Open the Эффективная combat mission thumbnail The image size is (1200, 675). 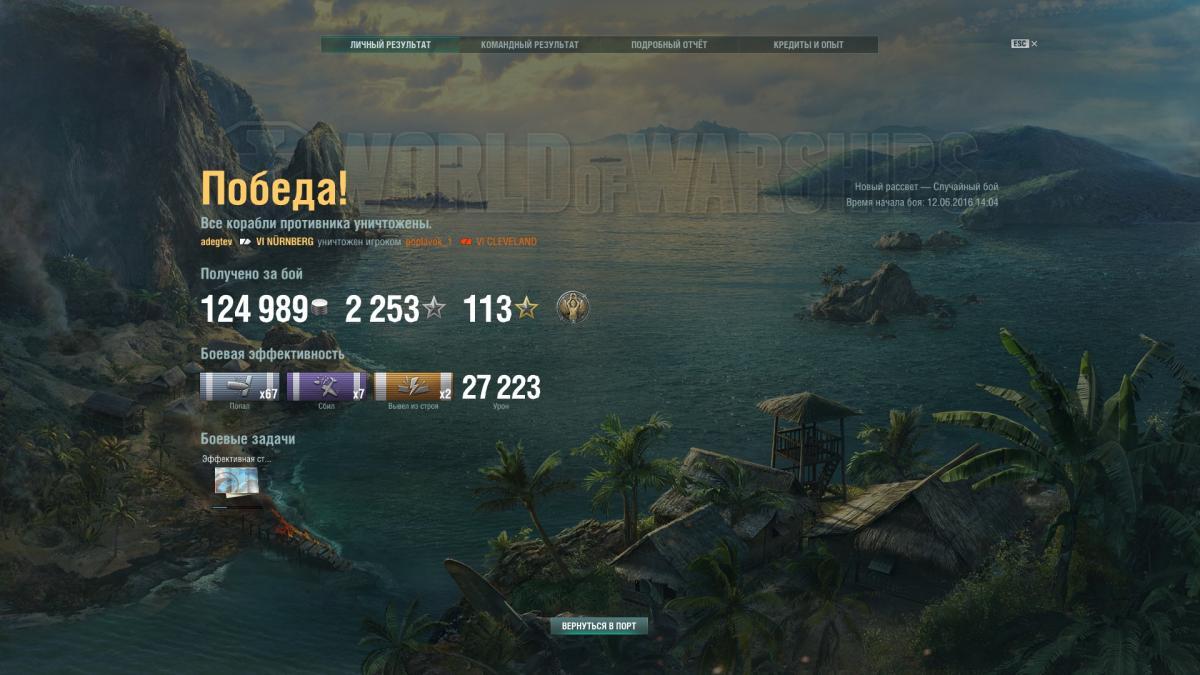click(x=237, y=481)
